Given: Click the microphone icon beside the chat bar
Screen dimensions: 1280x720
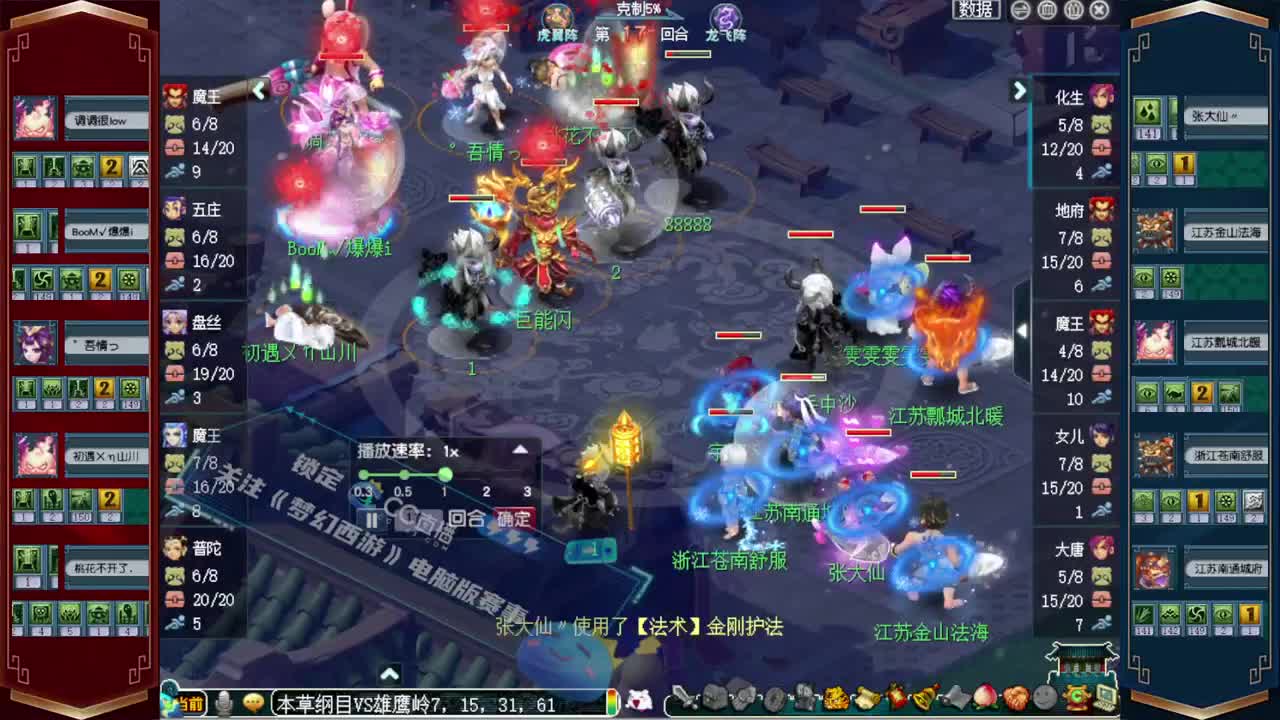Looking at the screenshot, I should [x=222, y=703].
